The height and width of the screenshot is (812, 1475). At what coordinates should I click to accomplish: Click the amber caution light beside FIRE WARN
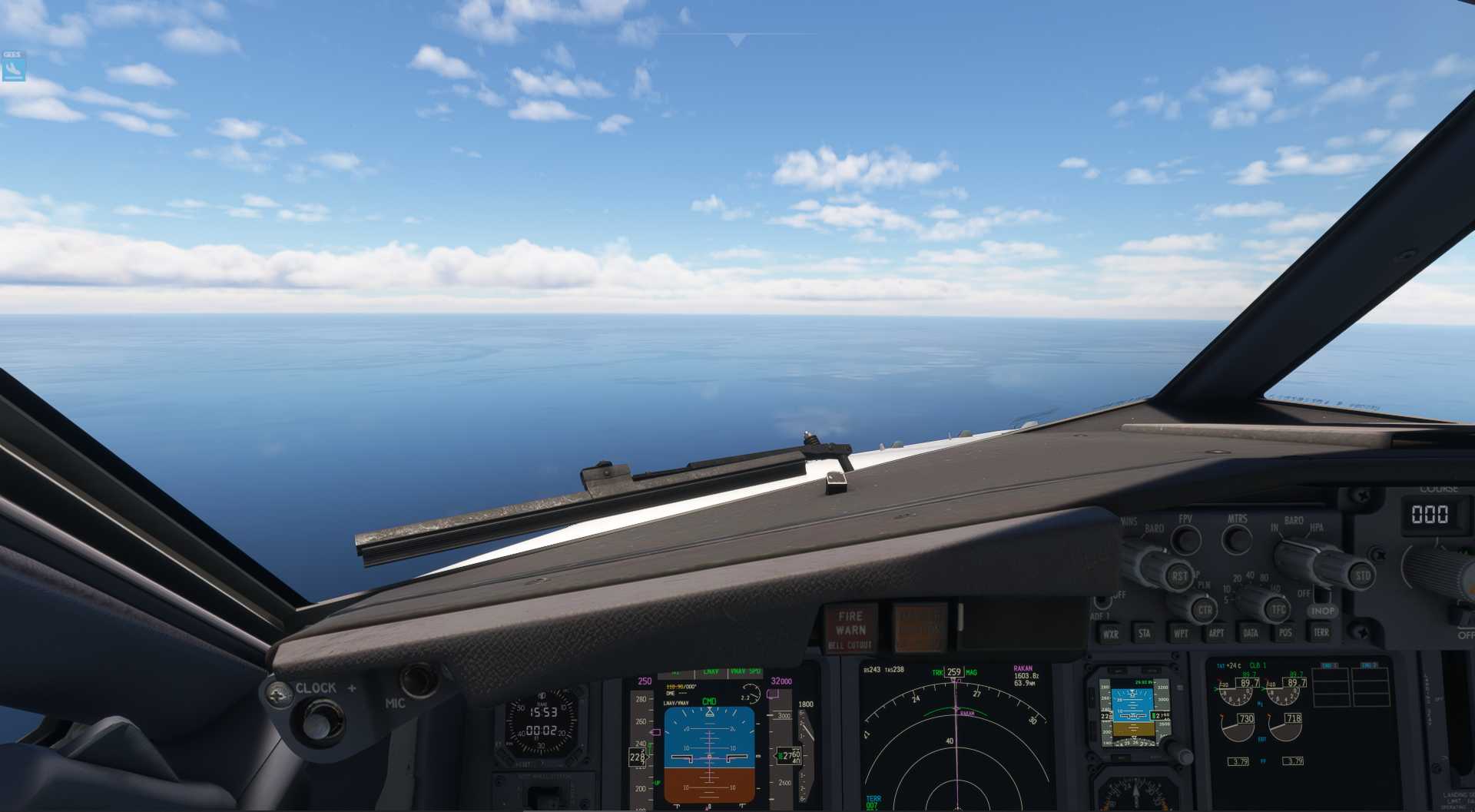point(919,627)
